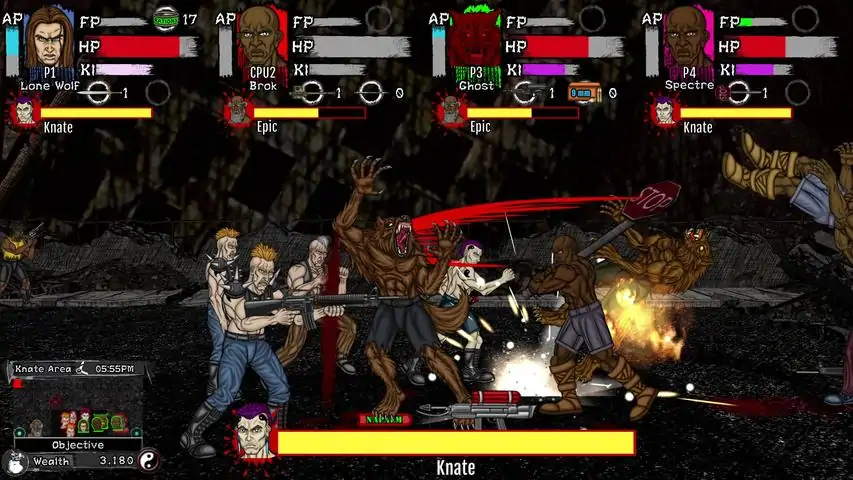Click the Napalm weapon label

[381, 419]
